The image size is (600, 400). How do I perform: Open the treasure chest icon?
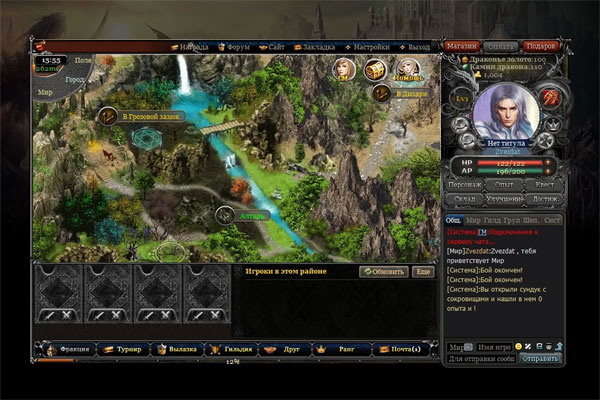(x=376, y=69)
